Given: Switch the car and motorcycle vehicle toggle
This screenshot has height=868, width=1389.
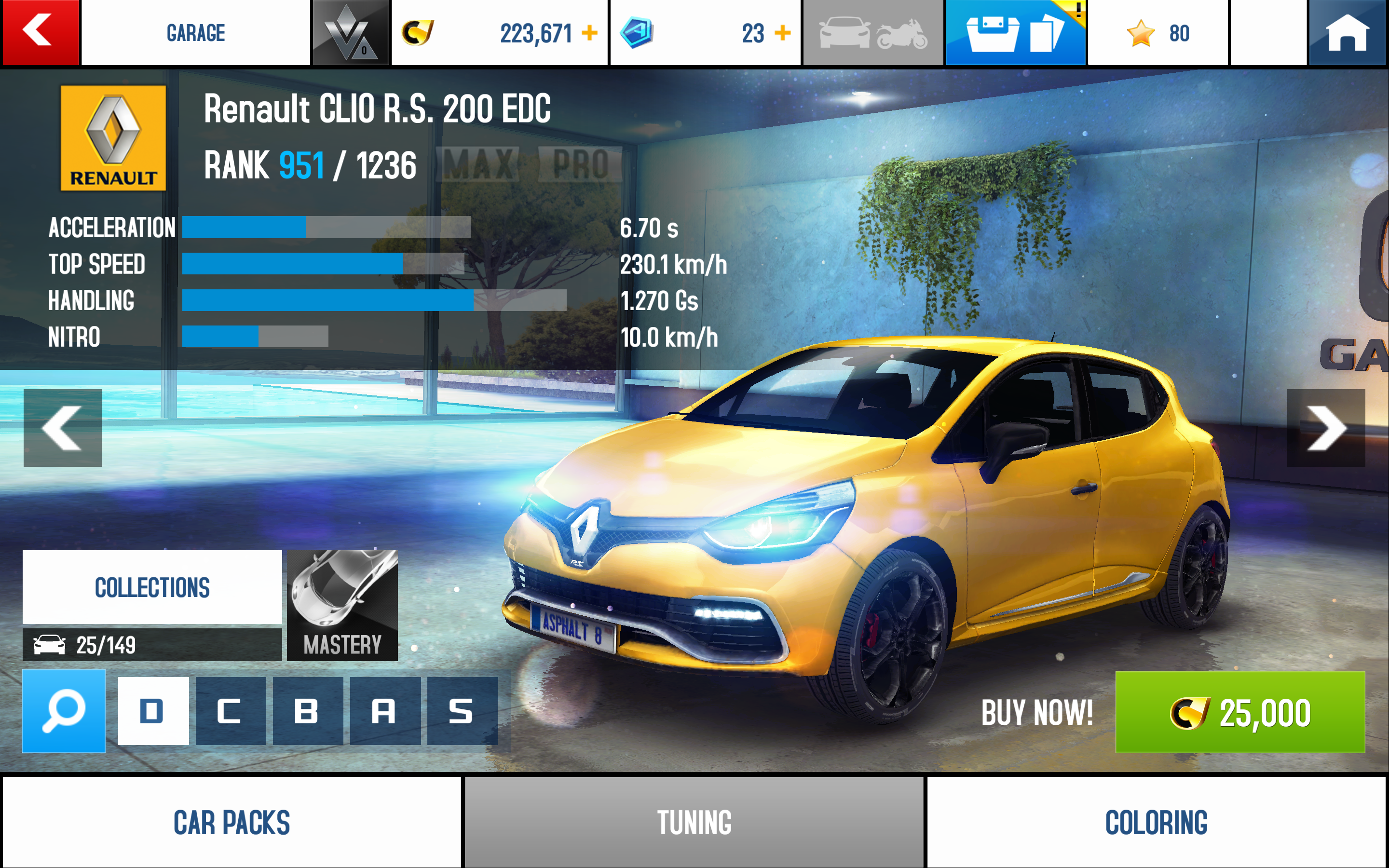Looking at the screenshot, I should click(872, 33).
